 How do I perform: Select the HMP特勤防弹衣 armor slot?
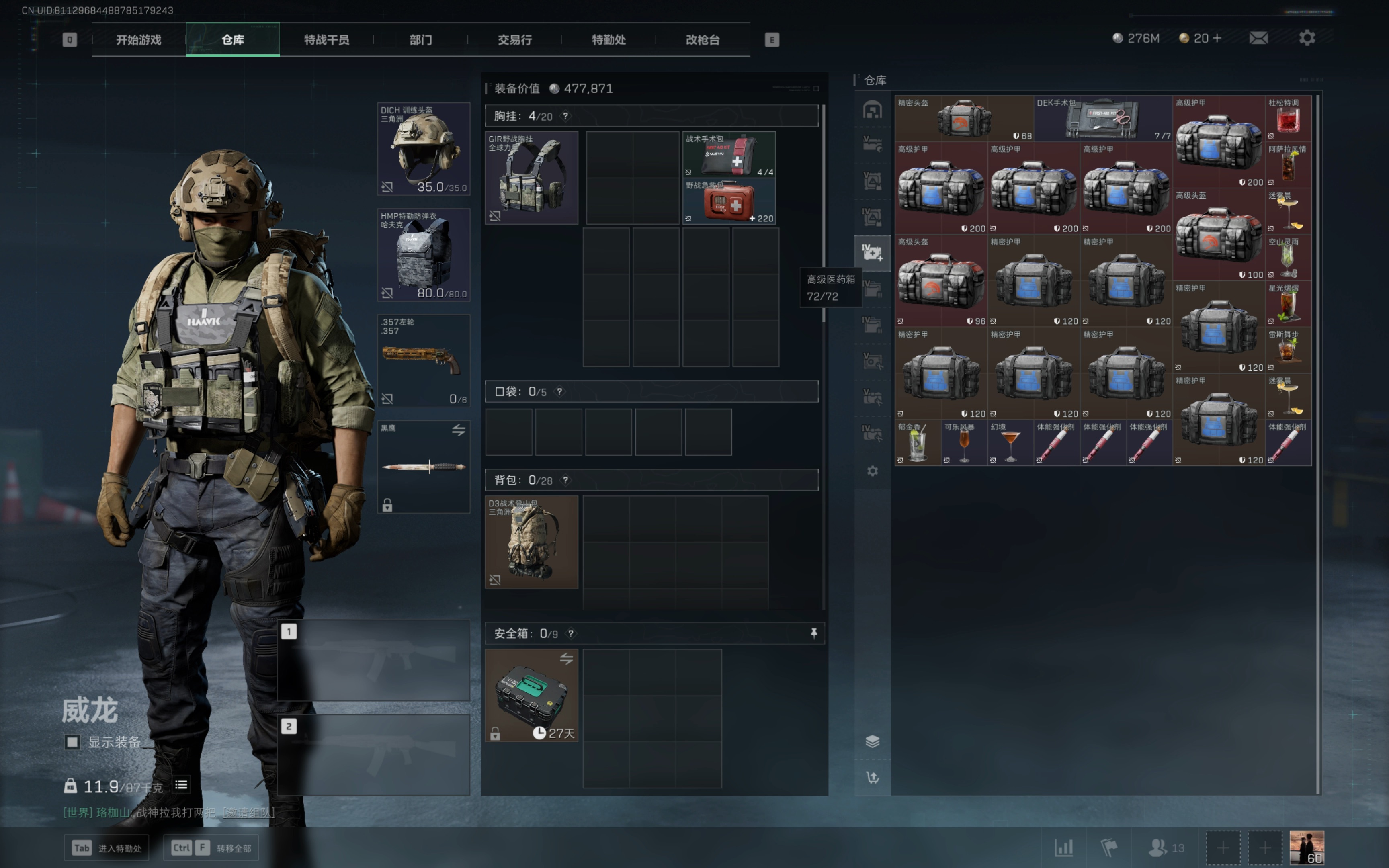point(424,255)
